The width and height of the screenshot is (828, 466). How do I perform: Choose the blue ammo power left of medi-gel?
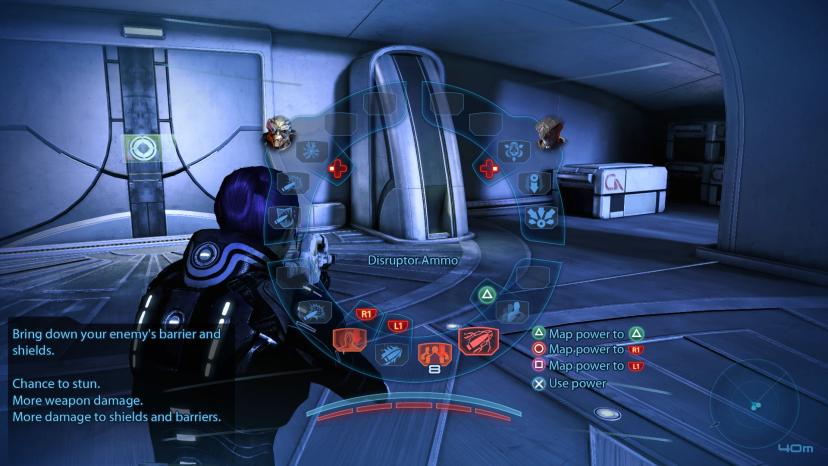[x=389, y=352]
